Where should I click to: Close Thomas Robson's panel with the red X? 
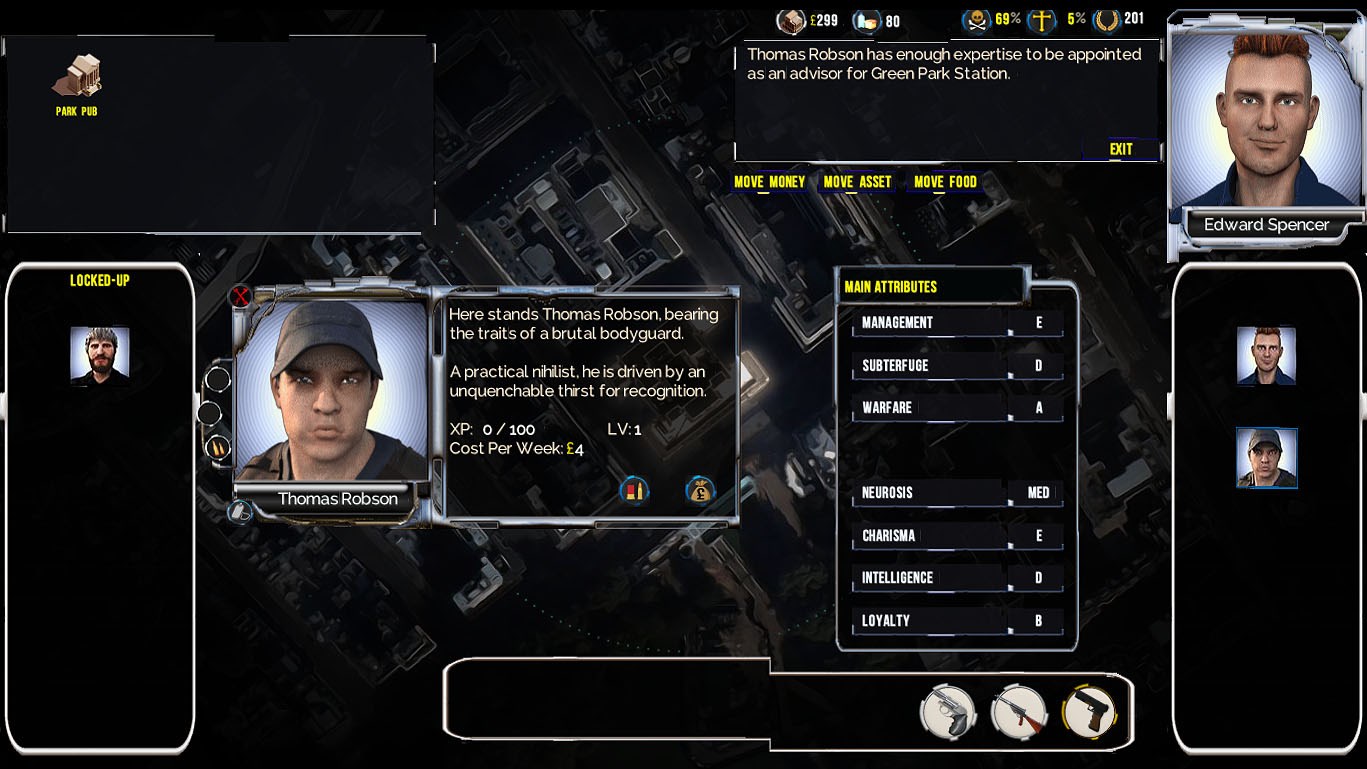240,296
